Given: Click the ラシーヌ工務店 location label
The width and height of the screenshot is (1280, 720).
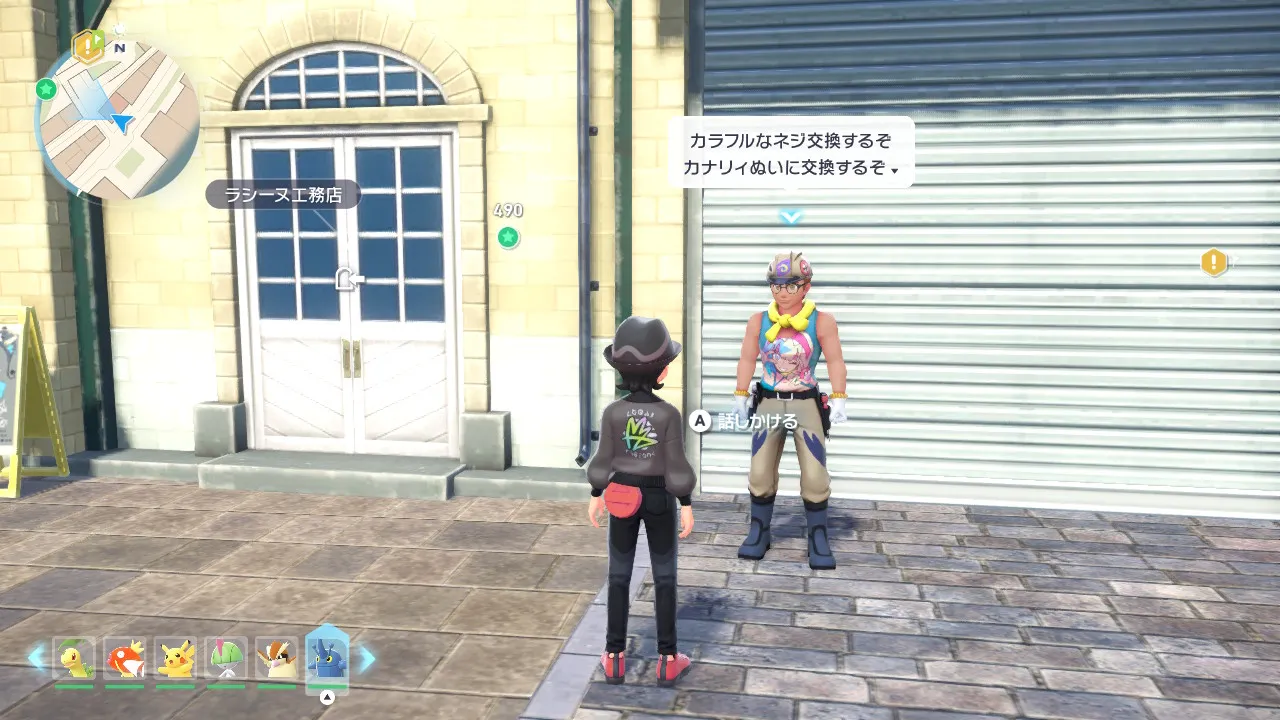Looking at the screenshot, I should pyautogui.click(x=283, y=194).
